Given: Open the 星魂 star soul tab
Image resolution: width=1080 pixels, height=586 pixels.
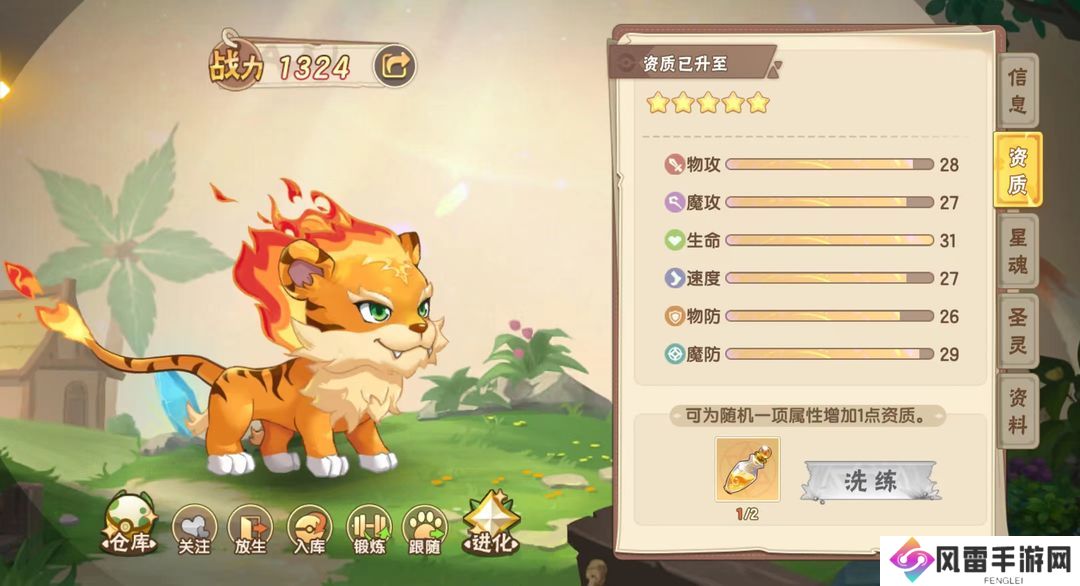Looking at the screenshot, I should click(1017, 251).
